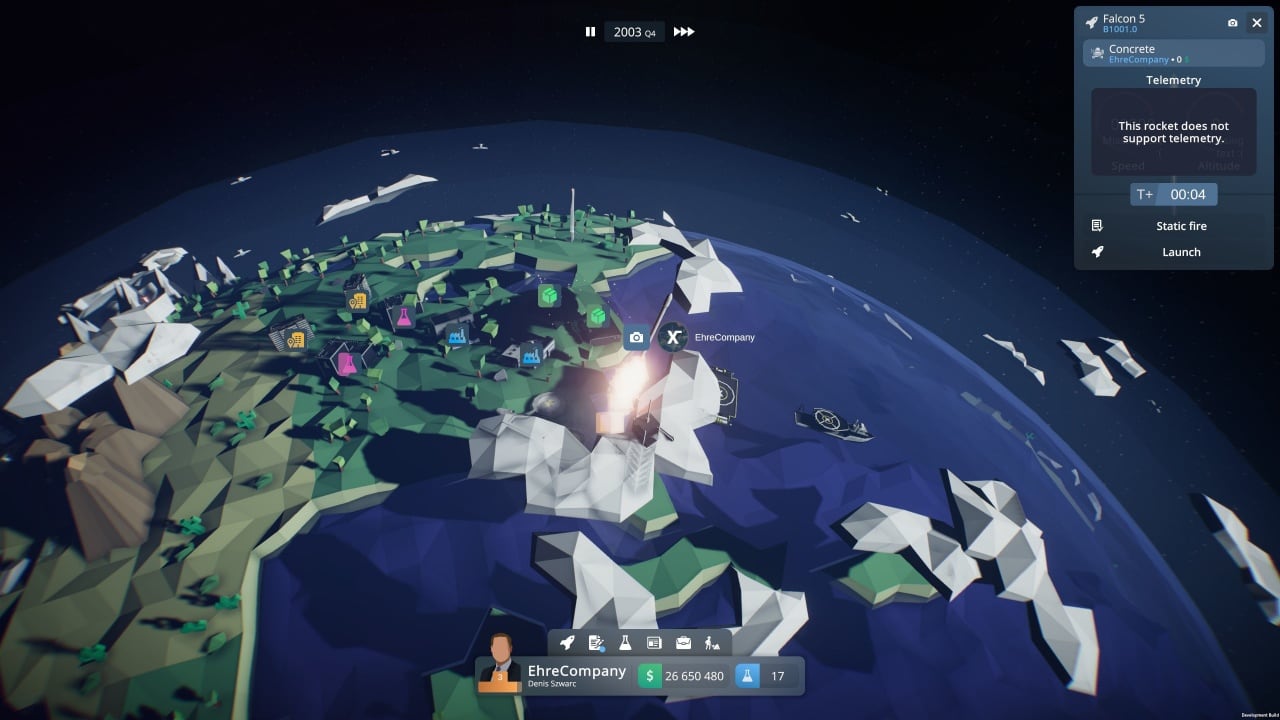
Task: Close the Falcon 5 rocket panel
Action: (1257, 23)
